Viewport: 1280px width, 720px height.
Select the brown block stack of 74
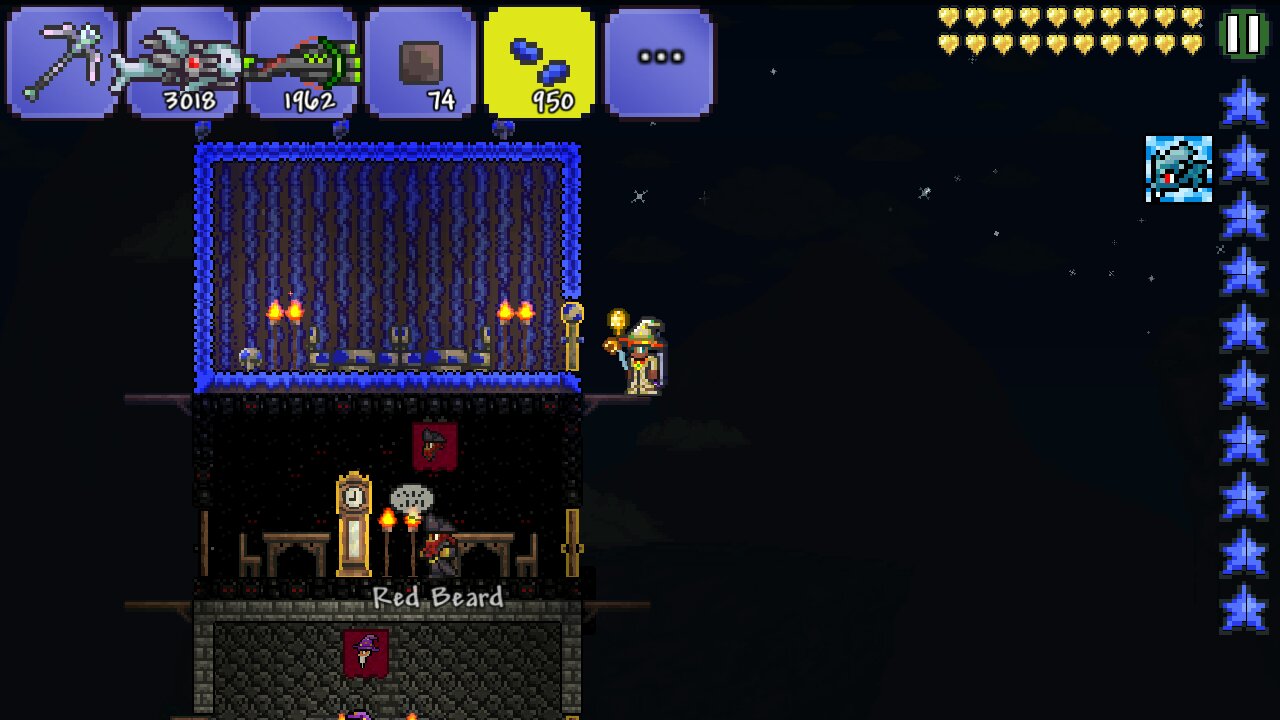pos(420,62)
